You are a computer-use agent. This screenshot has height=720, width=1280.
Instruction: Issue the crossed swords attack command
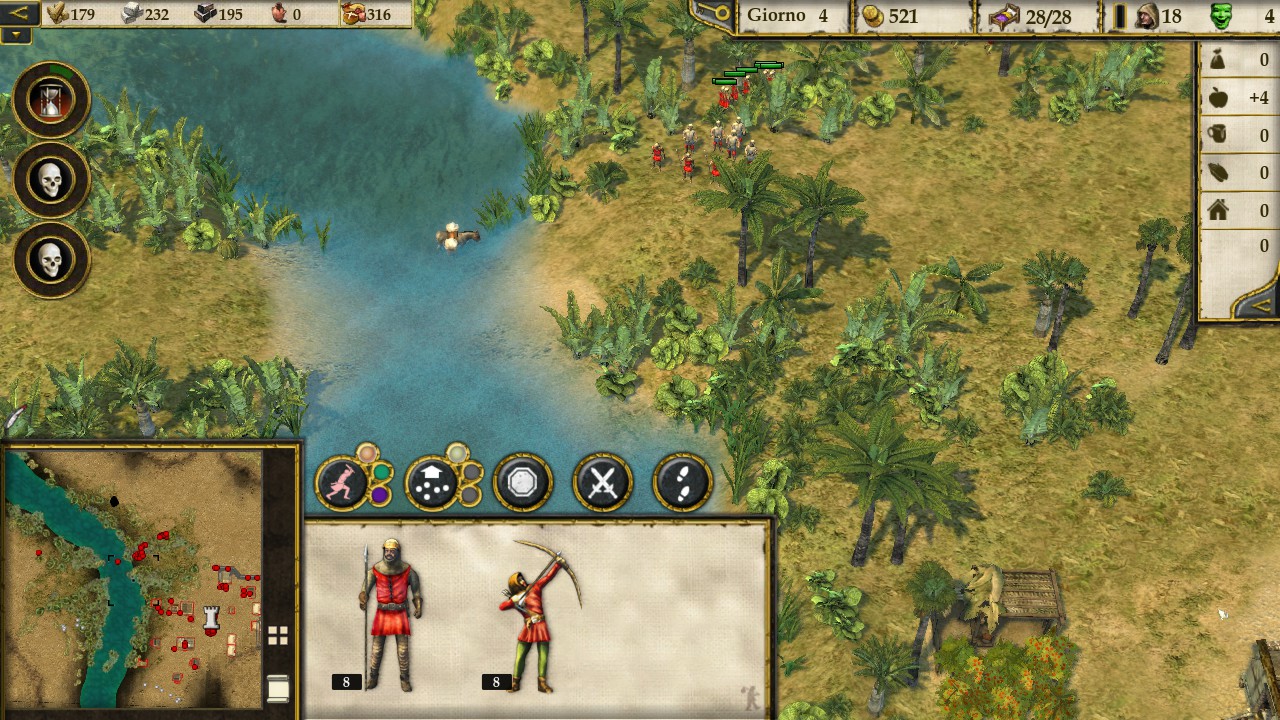pos(602,484)
